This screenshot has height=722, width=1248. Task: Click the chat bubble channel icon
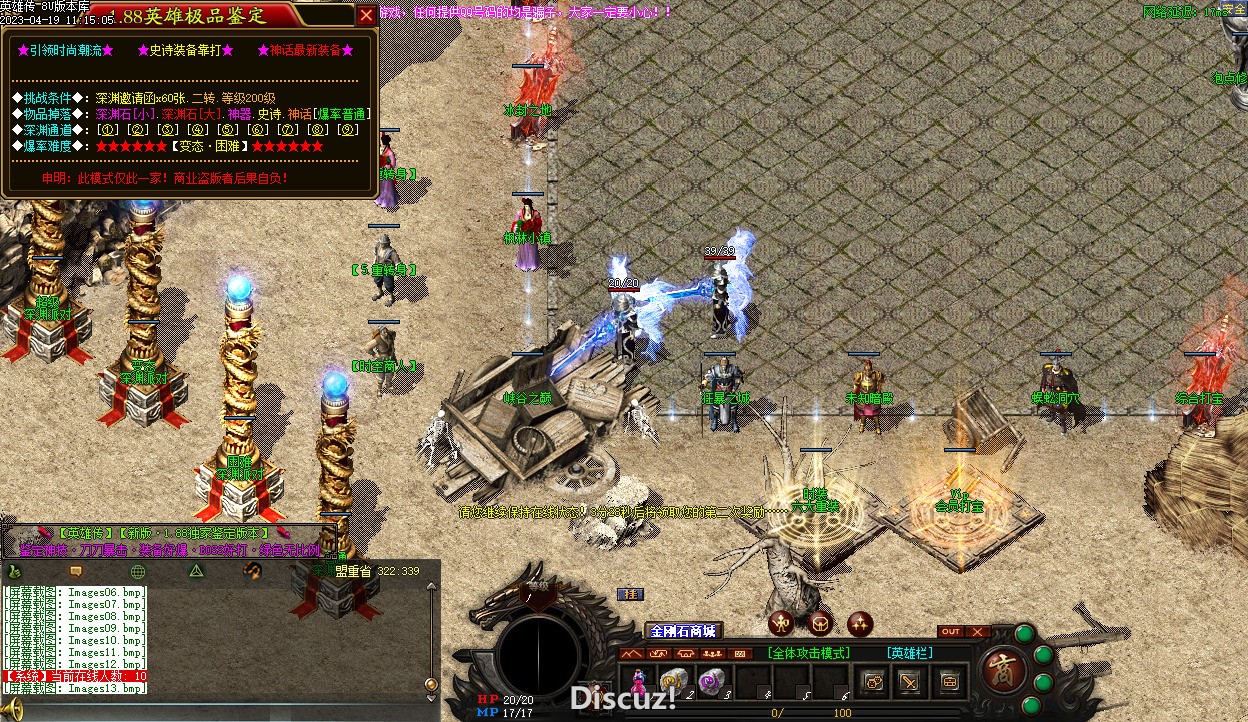click(75, 571)
